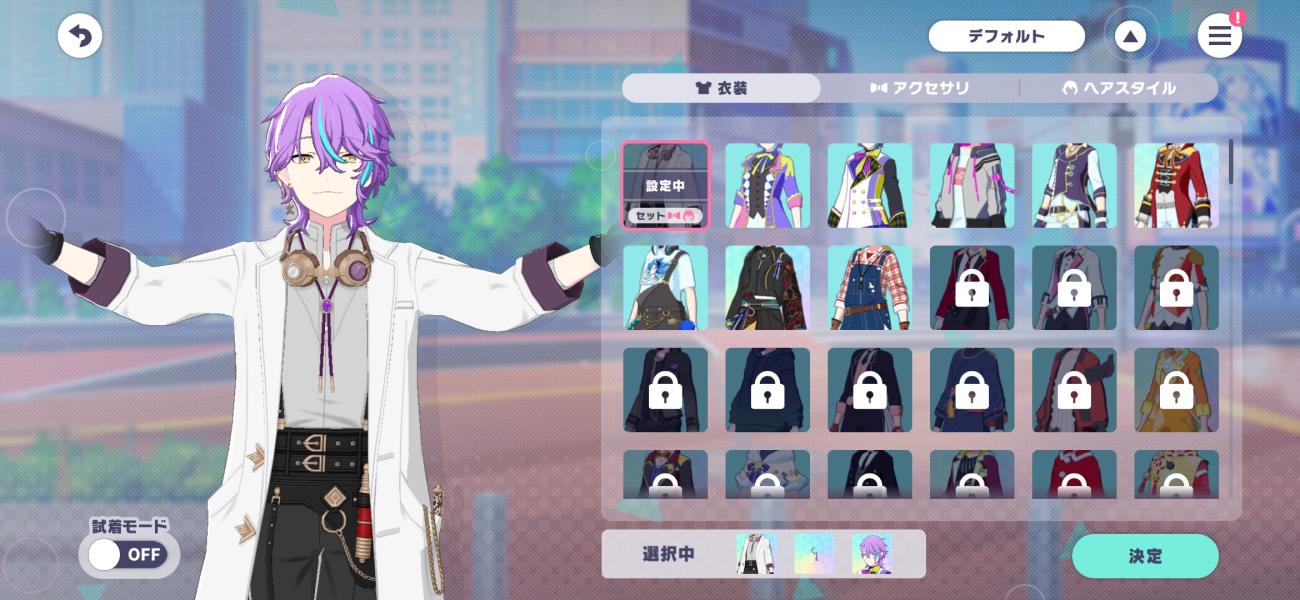Click the selected white coat preview thumbnail
Screen dimensions: 1300x600
click(x=756, y=554)
